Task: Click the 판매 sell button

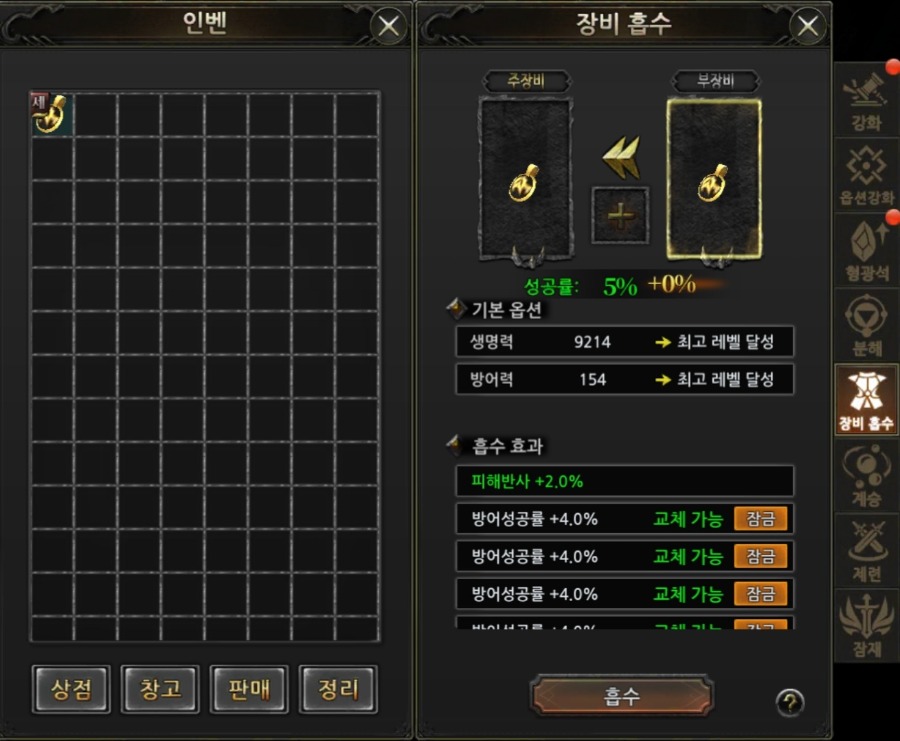Action: 250,689
